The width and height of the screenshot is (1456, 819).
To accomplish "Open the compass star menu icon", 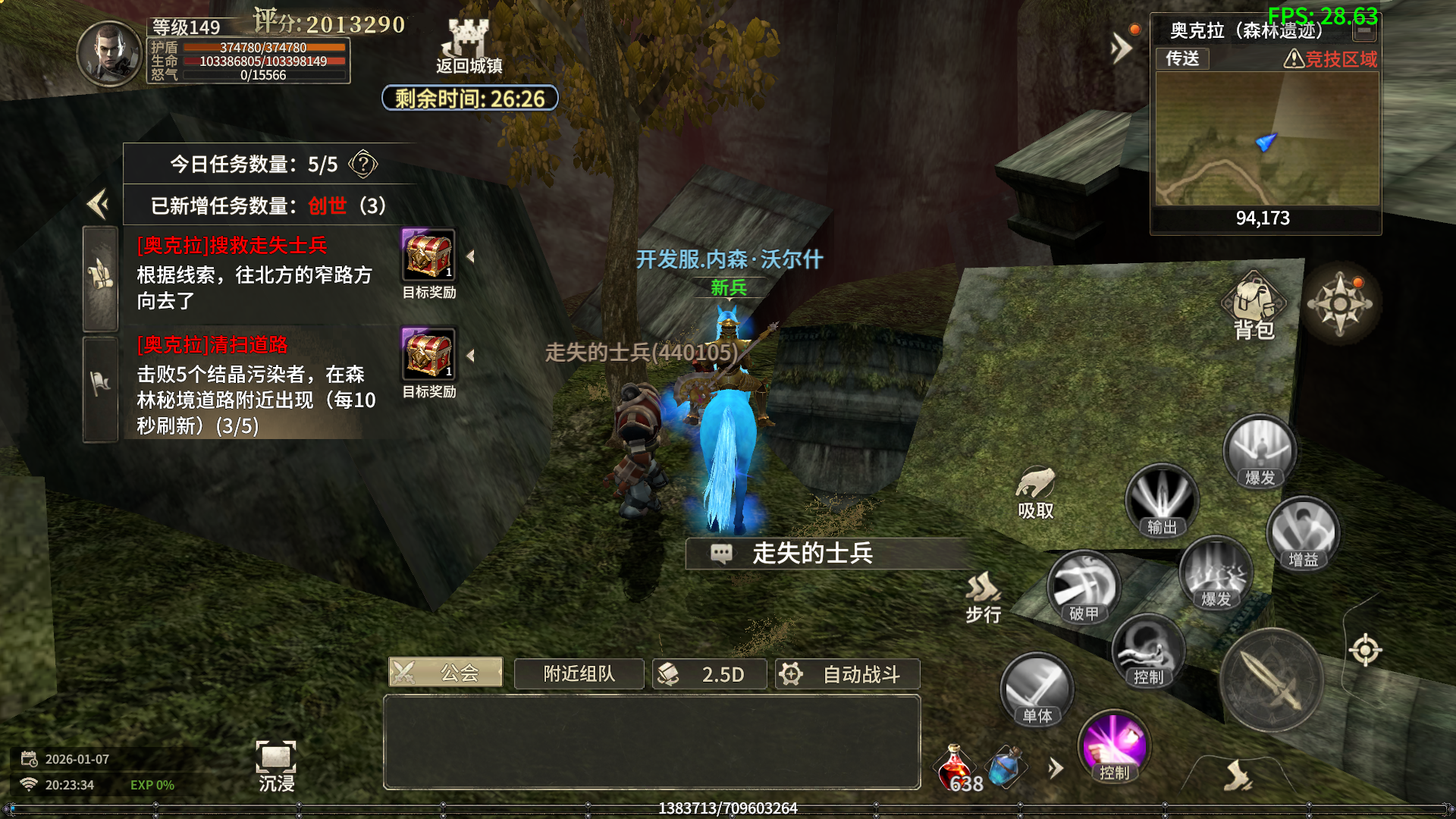I will tap(1340, 305).
